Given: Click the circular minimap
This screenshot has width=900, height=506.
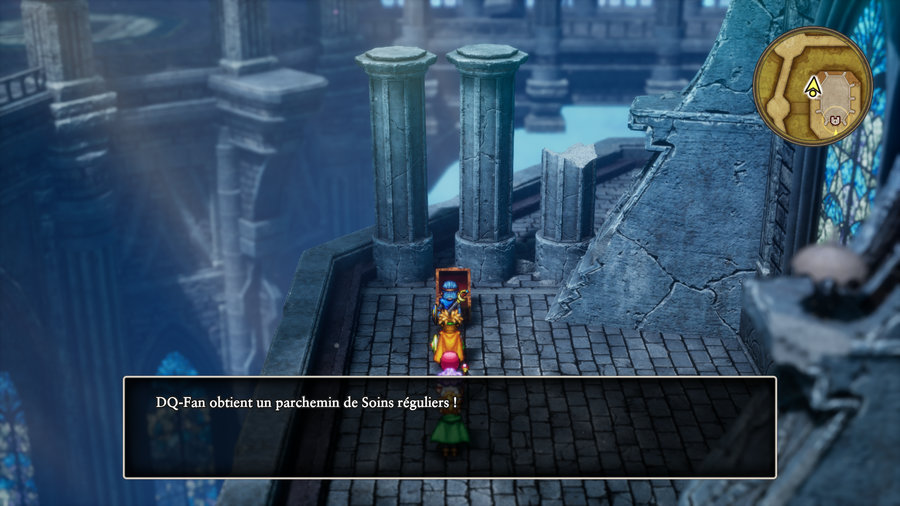Looking at the screenshot, I should [x=813, y=86].
